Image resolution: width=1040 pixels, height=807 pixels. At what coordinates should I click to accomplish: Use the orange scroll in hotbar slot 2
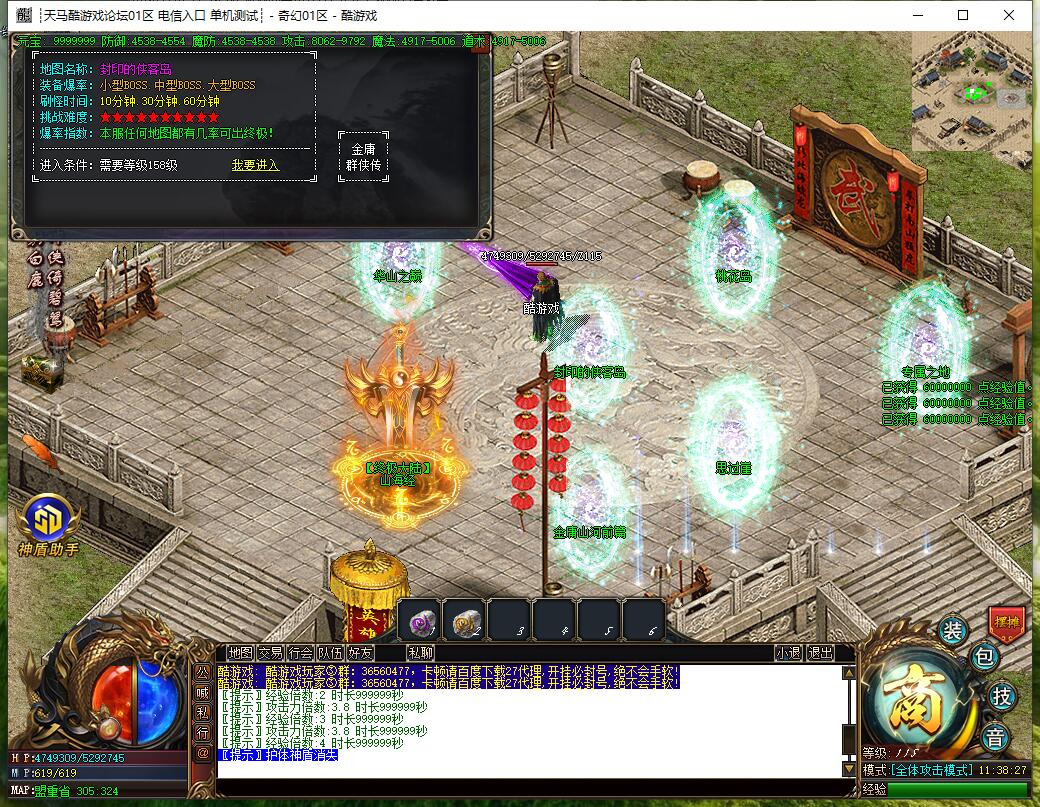pos(464,621)
